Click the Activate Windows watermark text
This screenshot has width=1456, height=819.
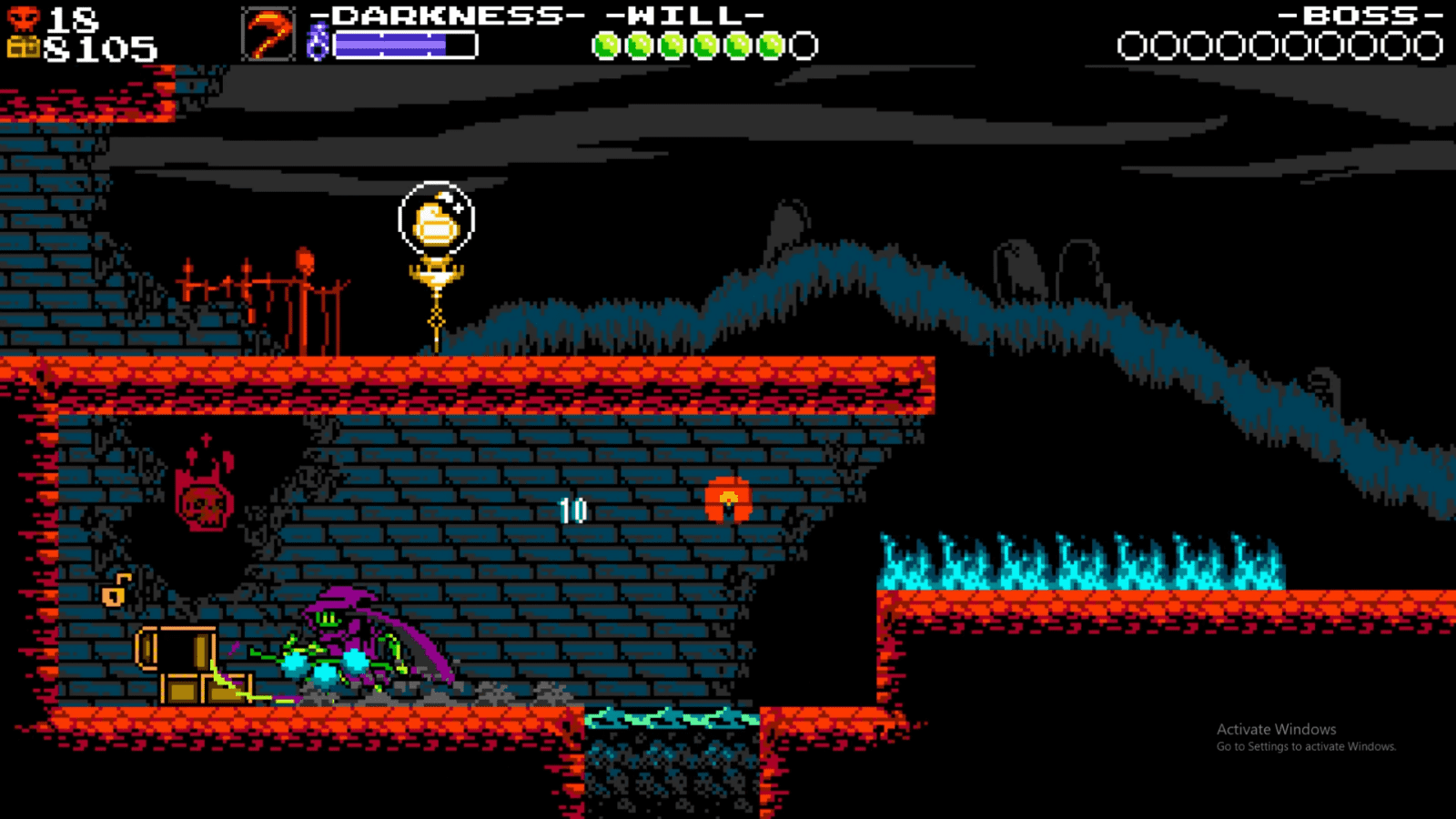1274,728
